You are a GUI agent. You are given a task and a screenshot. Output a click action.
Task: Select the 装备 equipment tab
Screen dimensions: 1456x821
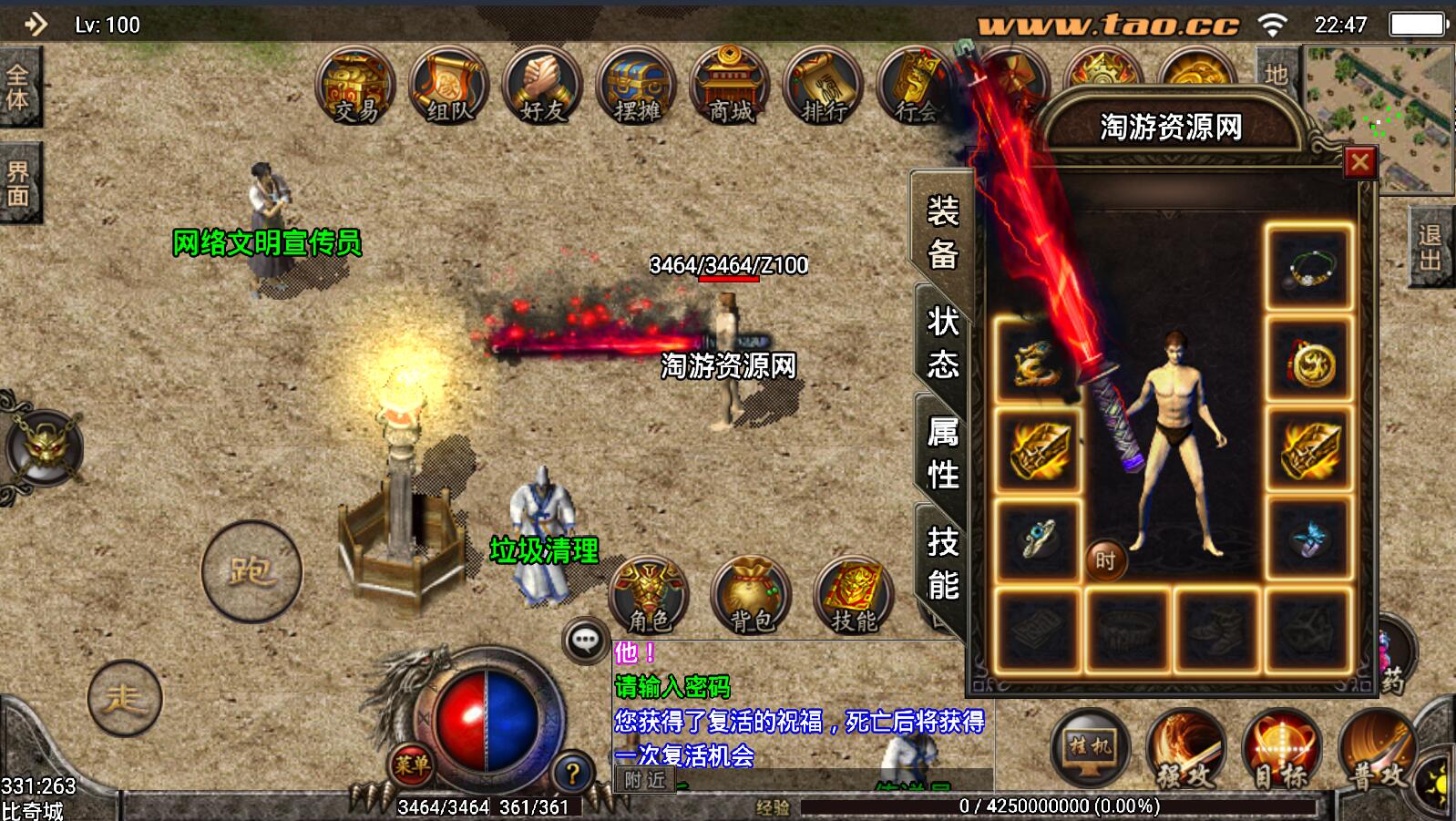[x=942, y=232]
